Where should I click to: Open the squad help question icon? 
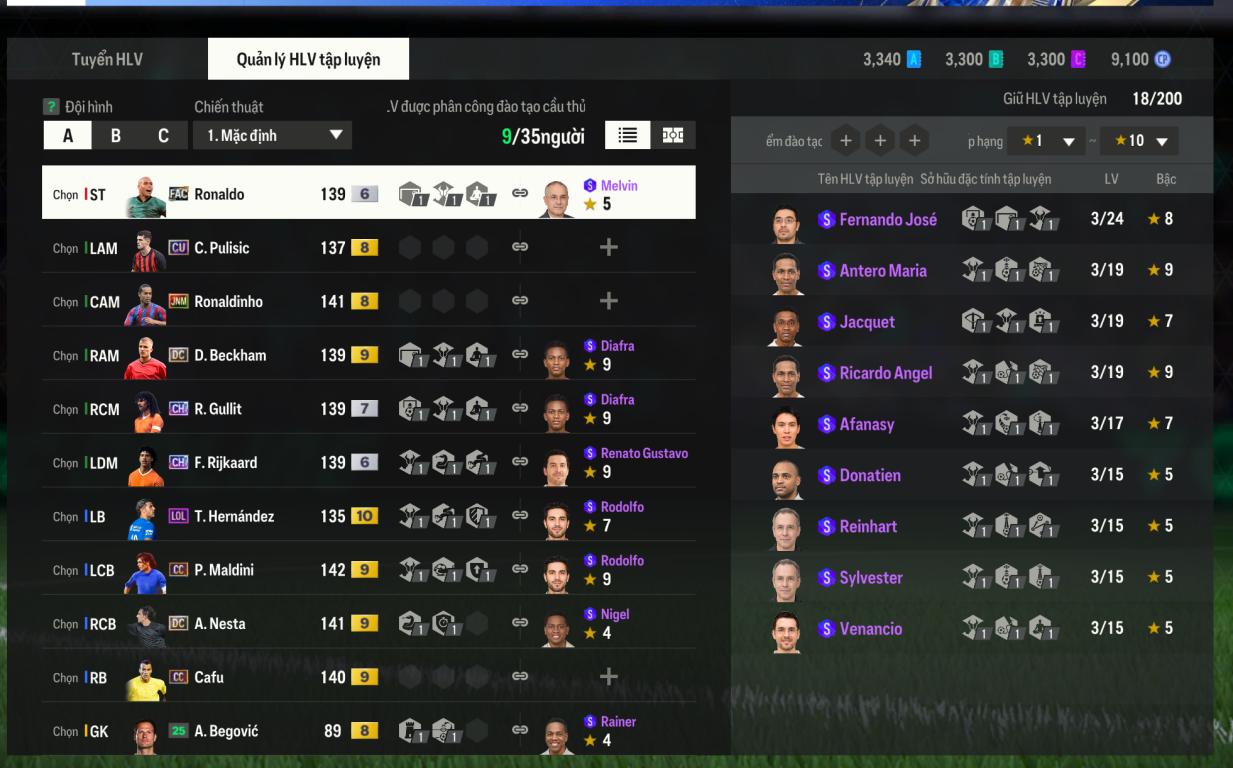pyautogui.click(x=51, y=107)
